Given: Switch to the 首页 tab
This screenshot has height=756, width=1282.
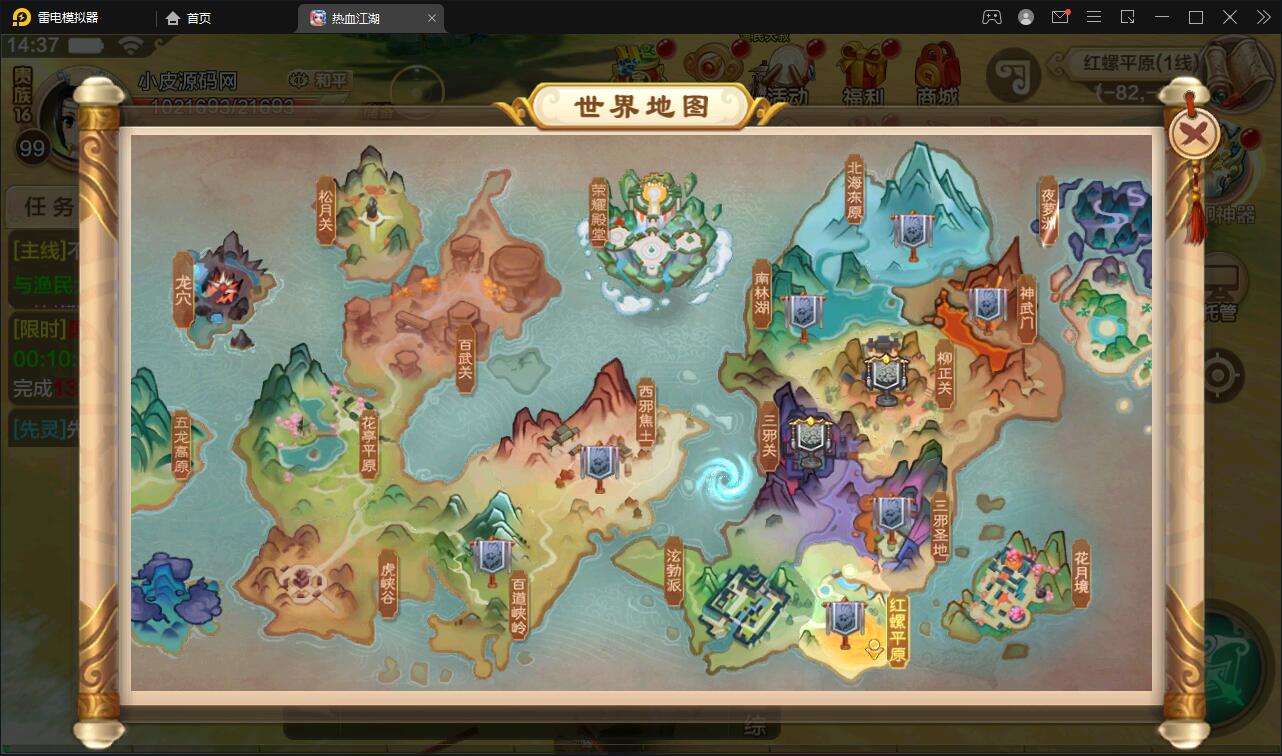Looking at the screenshot, I should [x=187, y=17].
